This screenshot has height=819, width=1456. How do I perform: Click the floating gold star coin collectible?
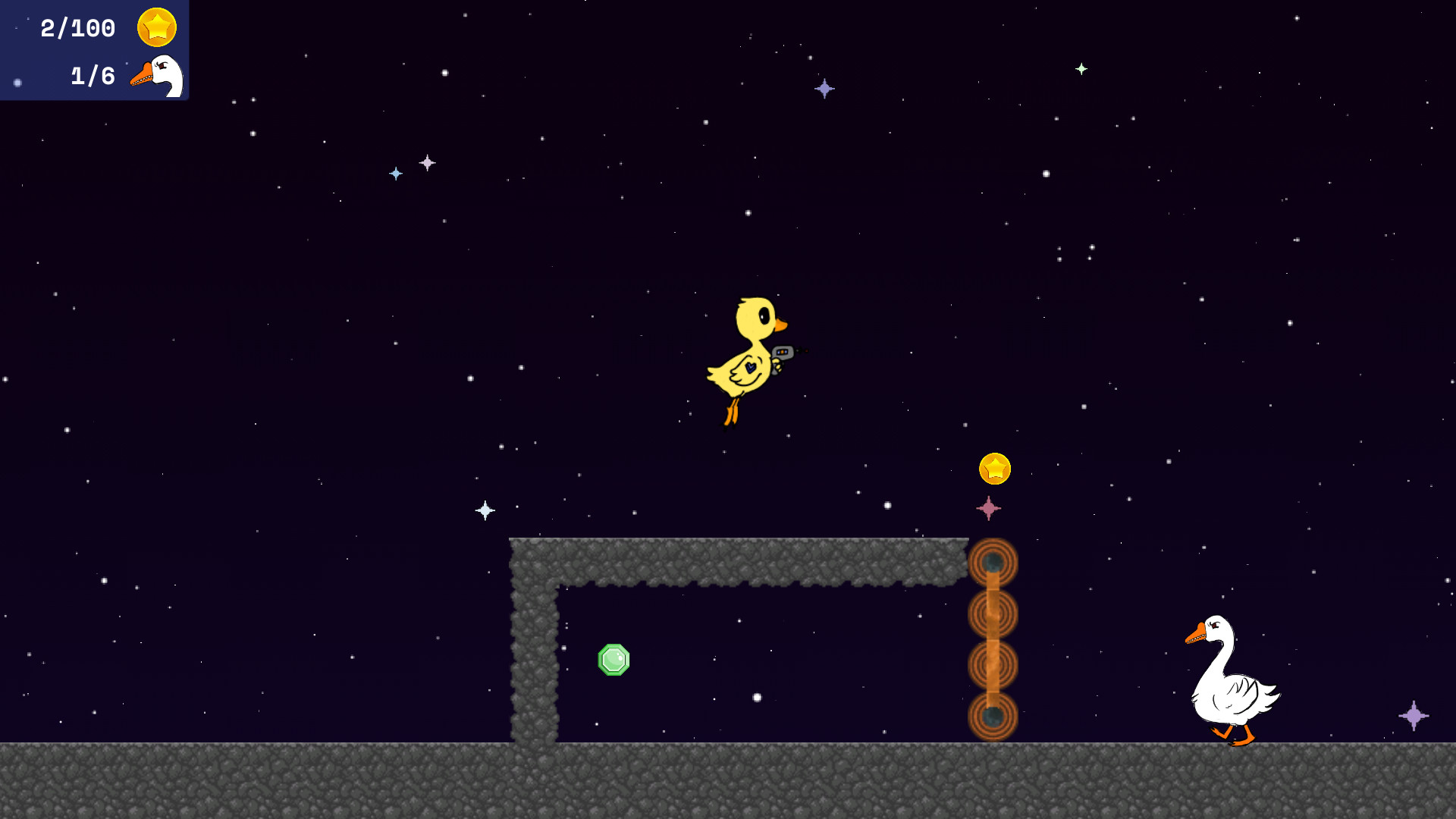point(995,470)
